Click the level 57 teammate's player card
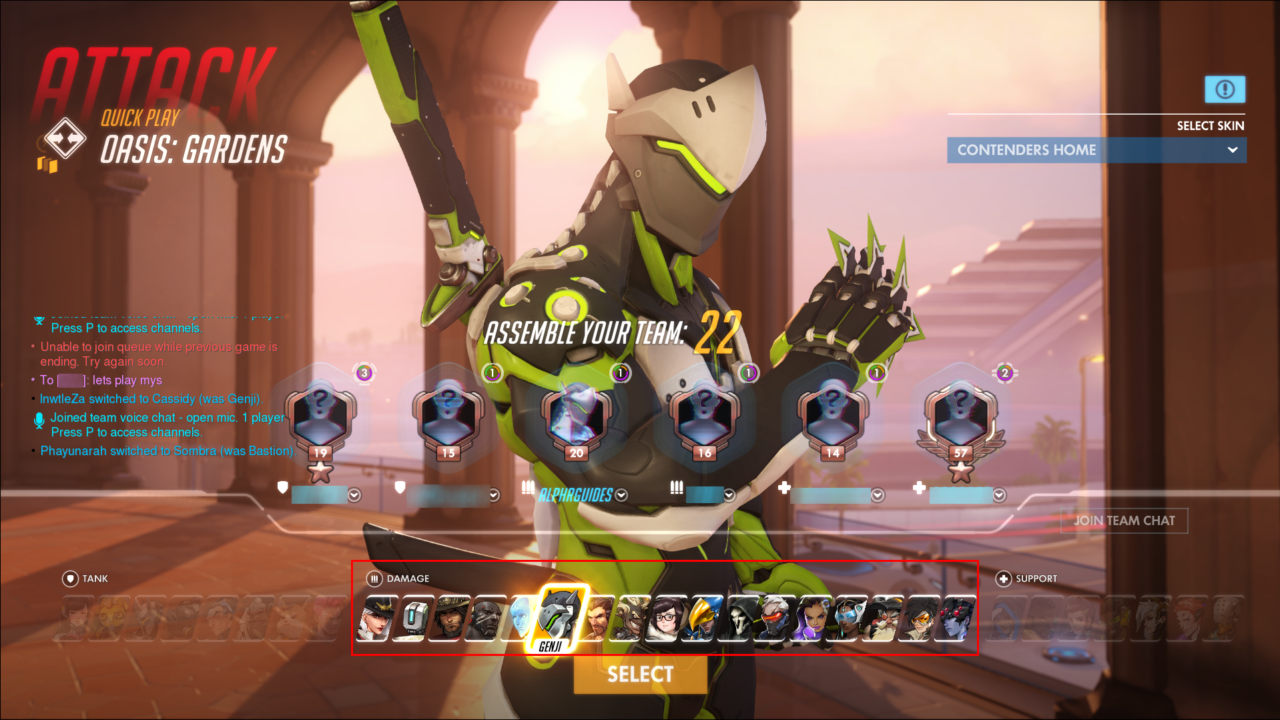 tap(959, 420)
